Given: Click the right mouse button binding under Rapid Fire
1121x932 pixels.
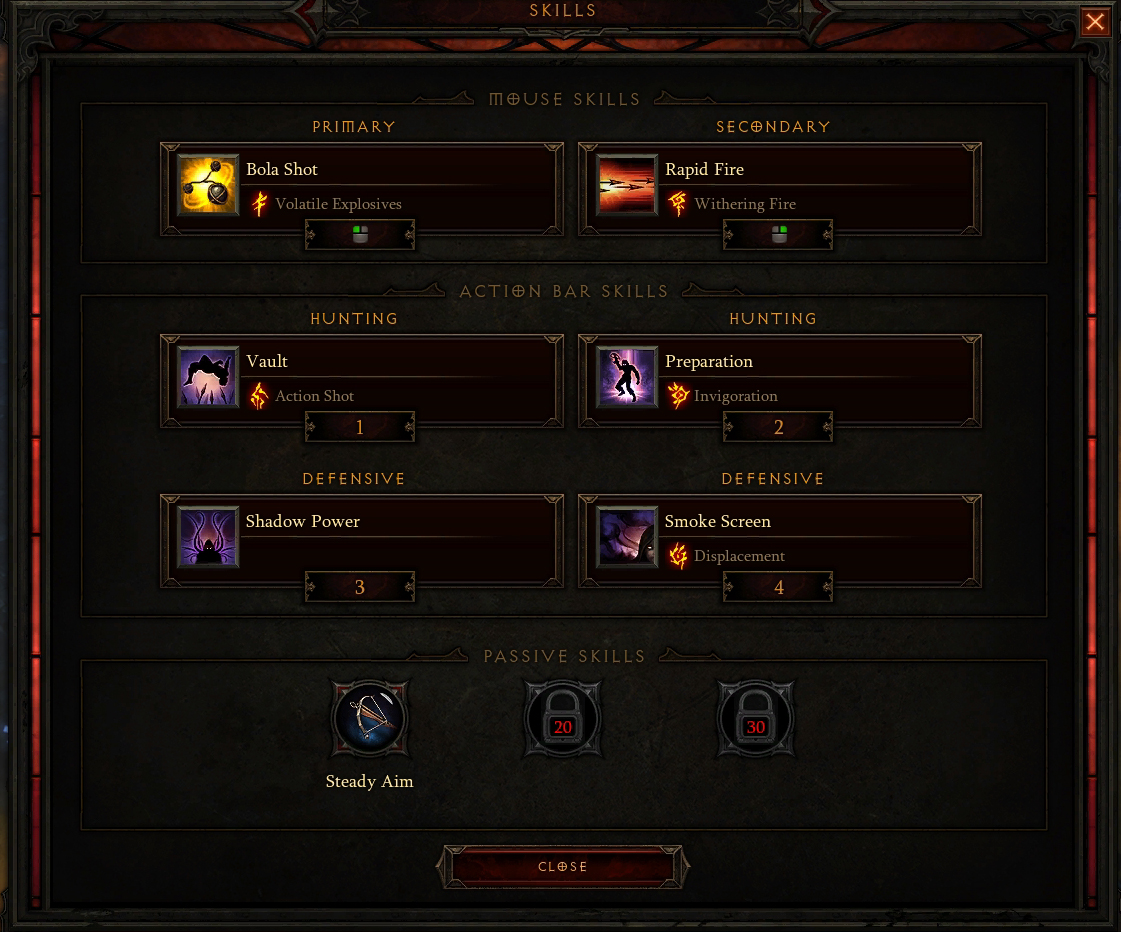Looking at the screenshot, I should pyautogui.click(x=779, y=235).
